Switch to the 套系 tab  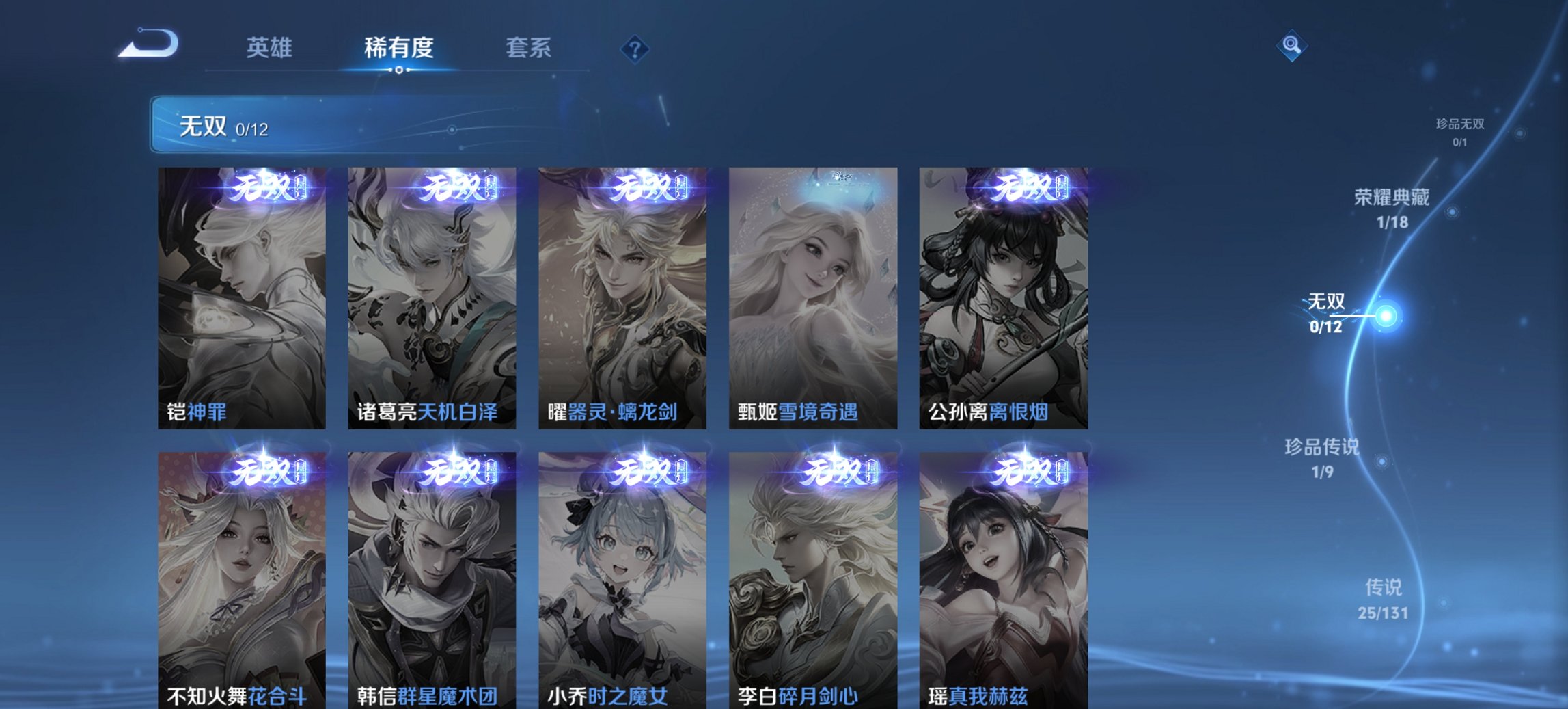pyautogui.click(x=529, y=48)
